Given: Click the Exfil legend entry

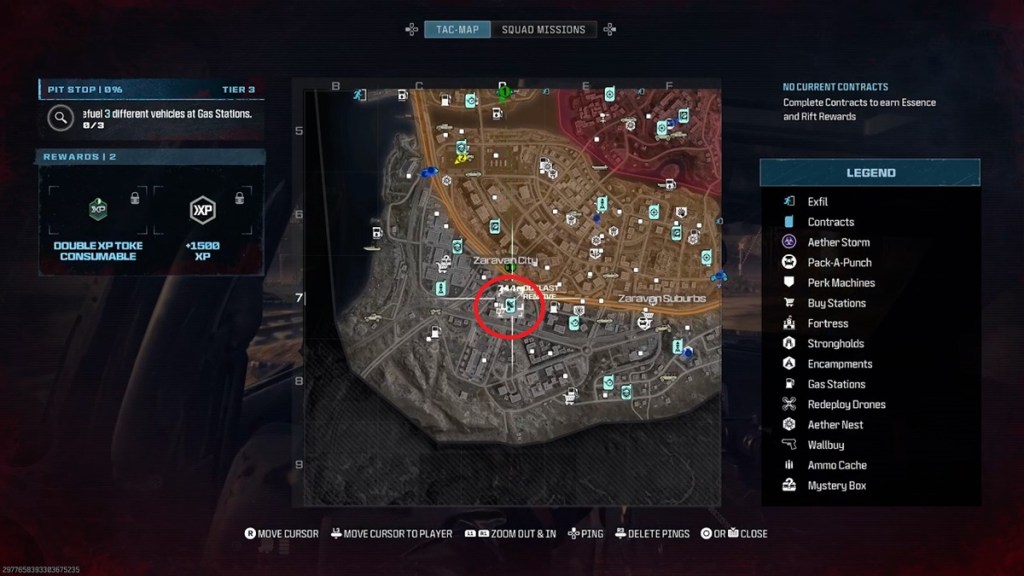Looking at the screenshot, I should 817,202.
